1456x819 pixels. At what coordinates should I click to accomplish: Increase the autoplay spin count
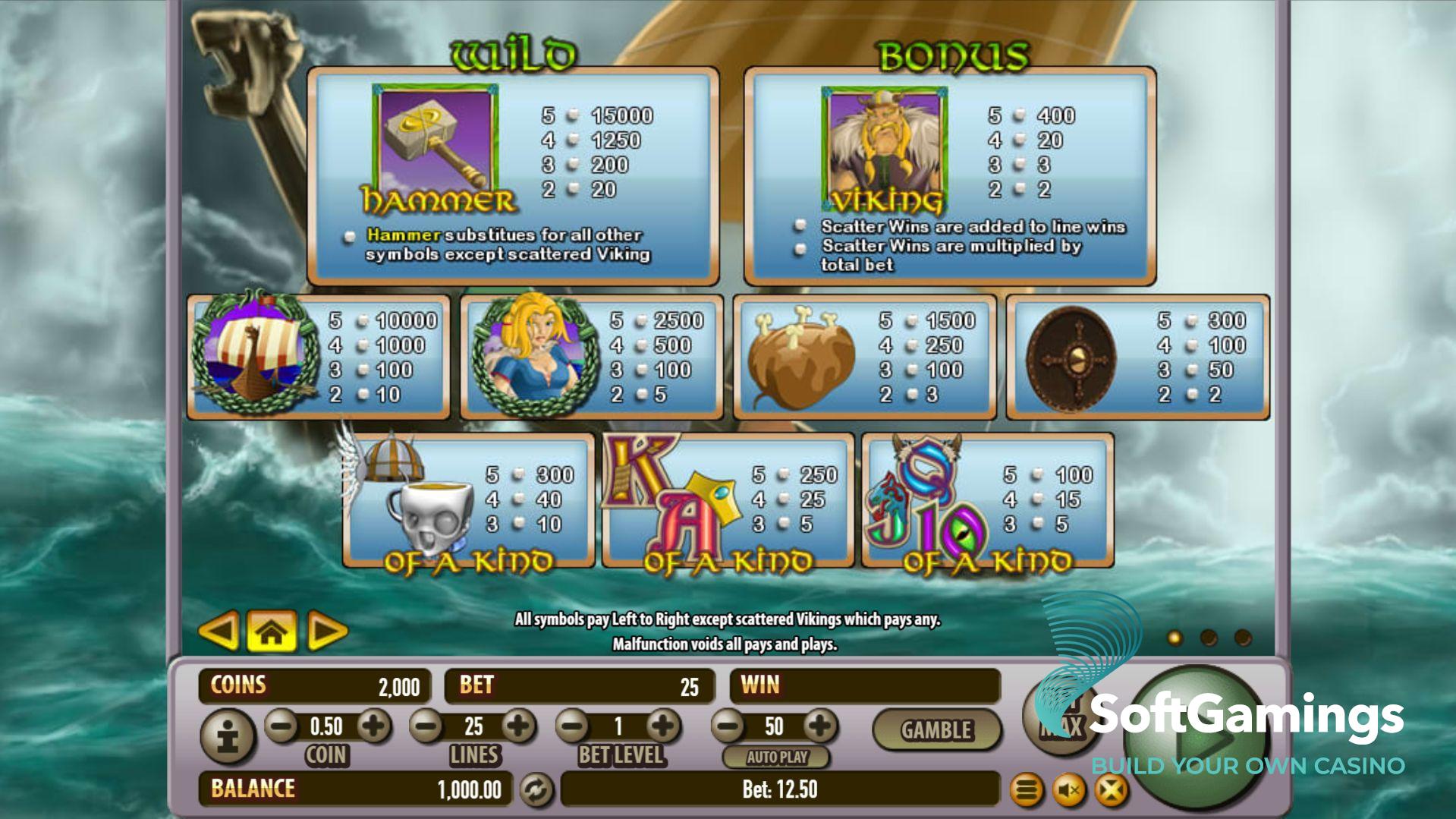(819, 726)
